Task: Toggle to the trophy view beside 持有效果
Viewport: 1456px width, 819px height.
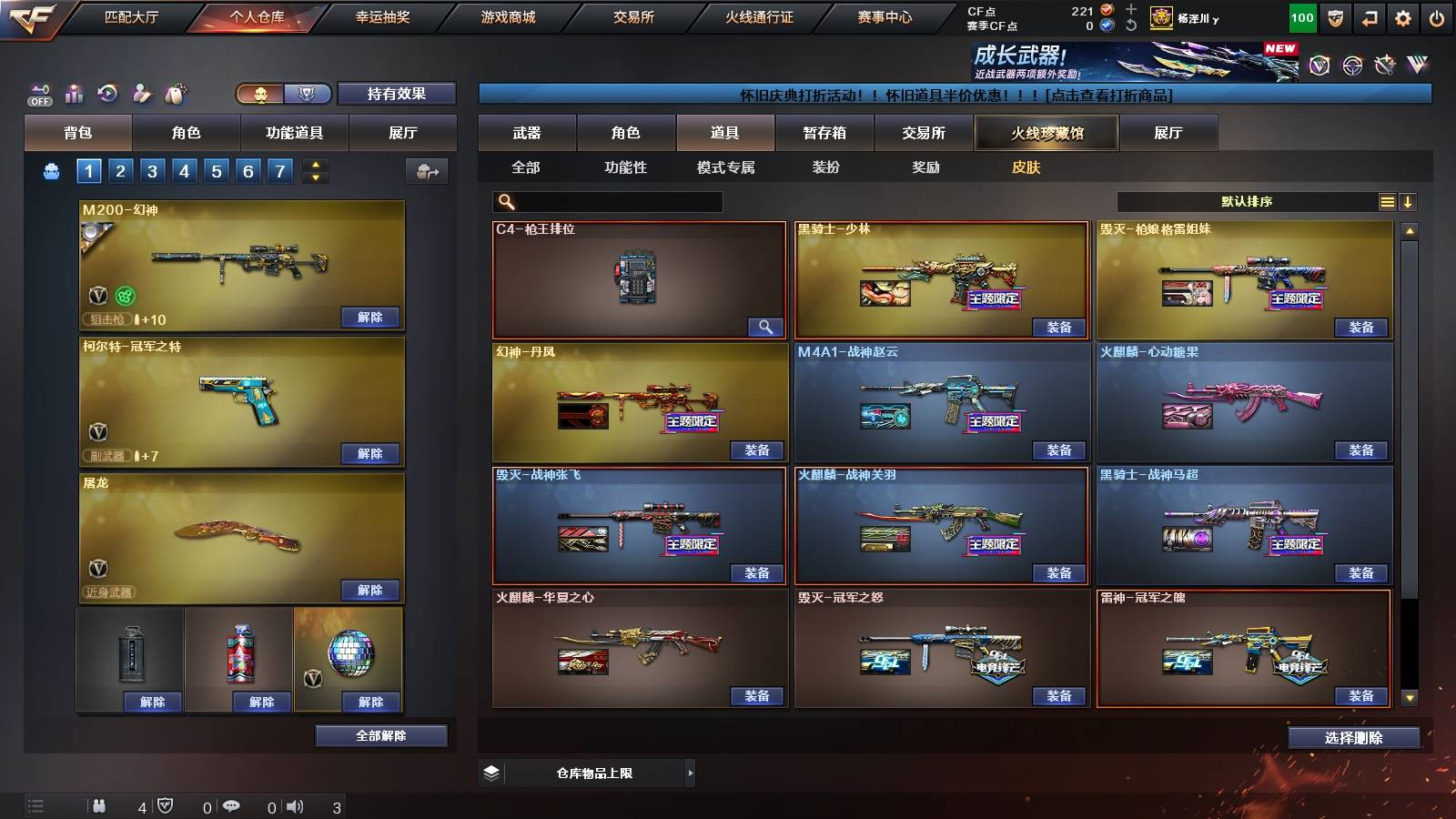Action: click(307, 94)
